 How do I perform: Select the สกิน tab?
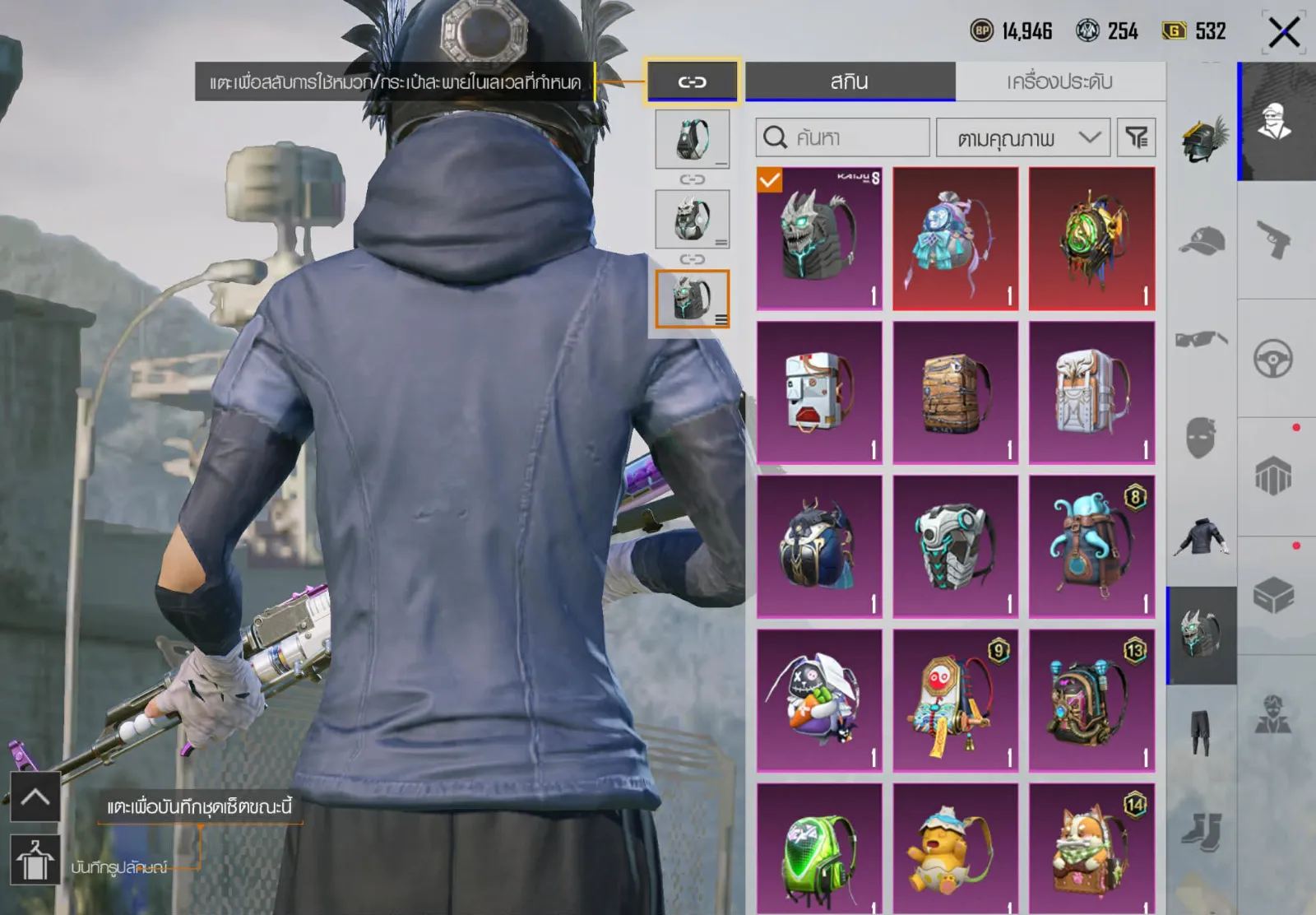point(850,81)
